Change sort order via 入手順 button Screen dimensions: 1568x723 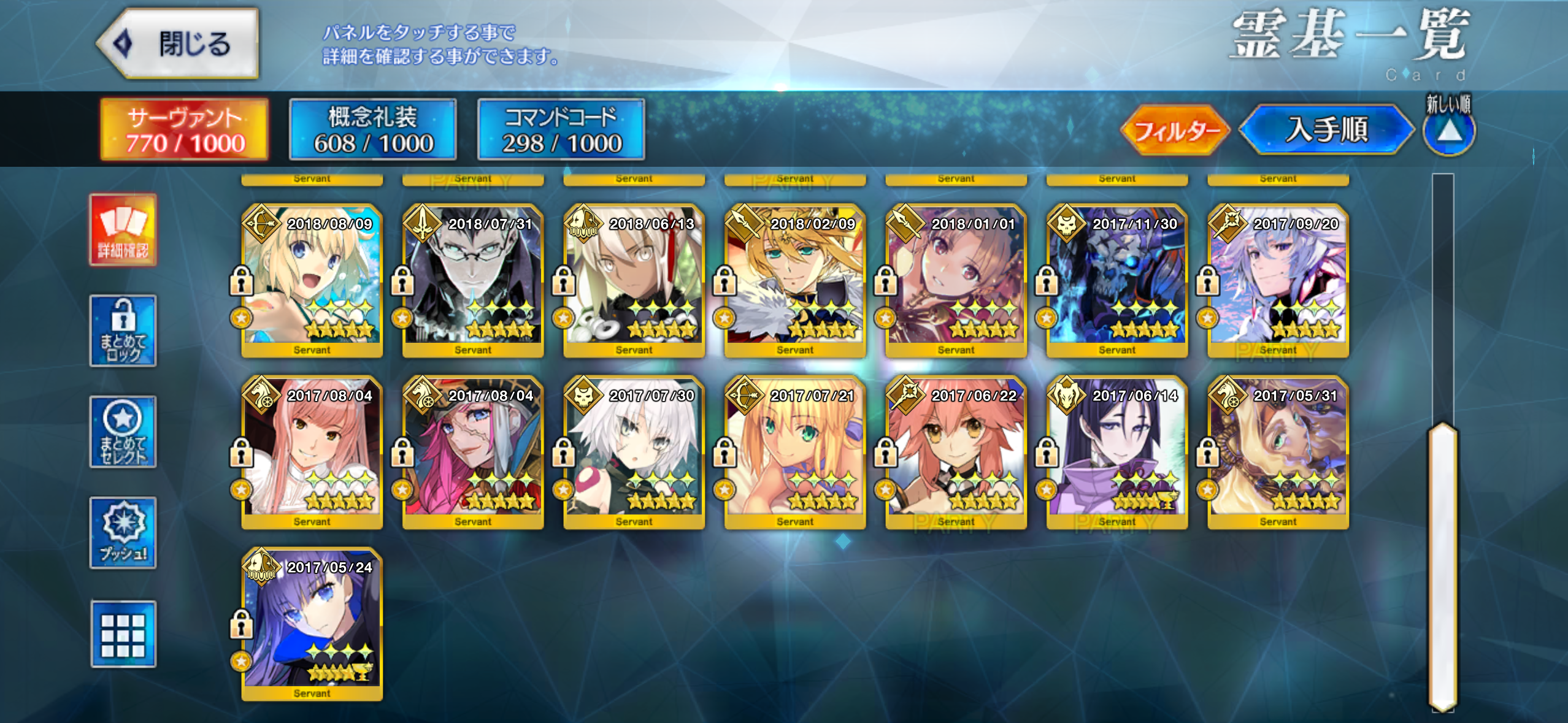(1326, 130)
